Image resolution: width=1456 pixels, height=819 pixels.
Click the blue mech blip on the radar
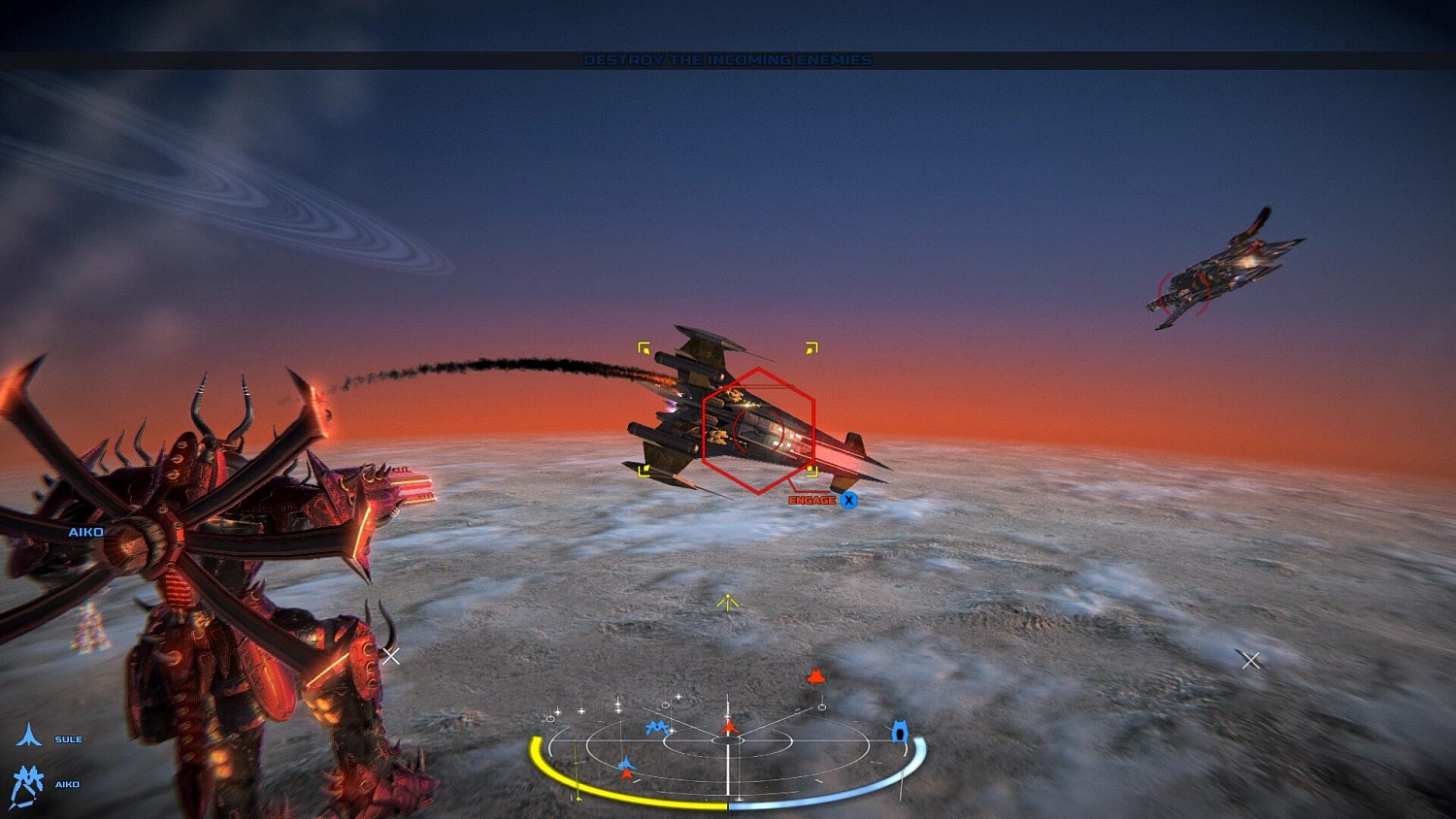658,726
